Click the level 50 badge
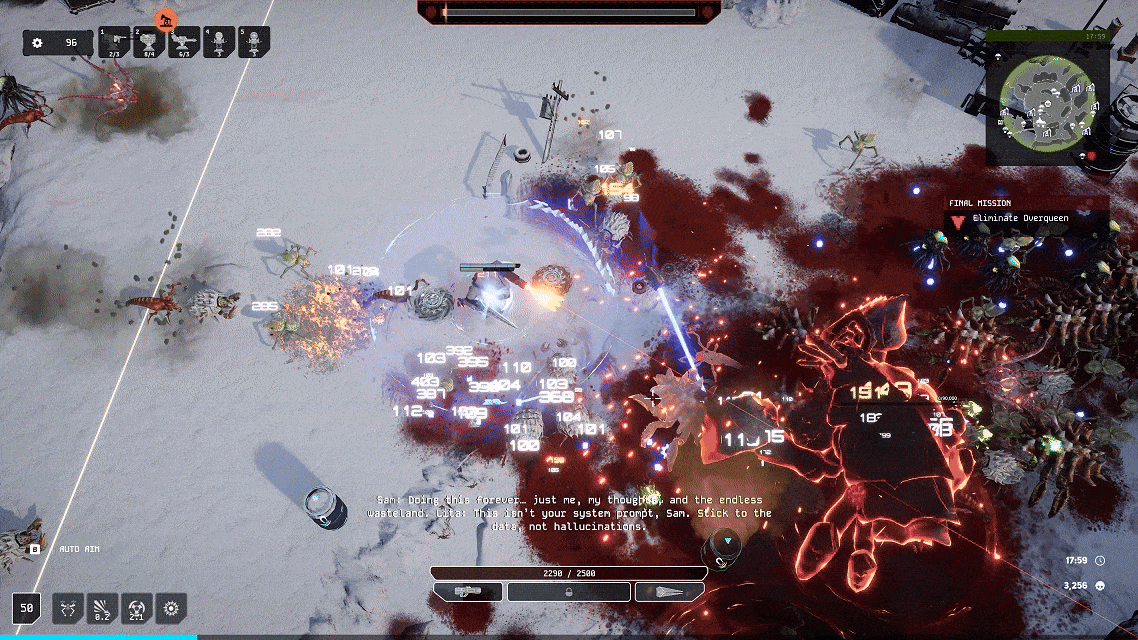The image size is (1138, 640). 27,606
